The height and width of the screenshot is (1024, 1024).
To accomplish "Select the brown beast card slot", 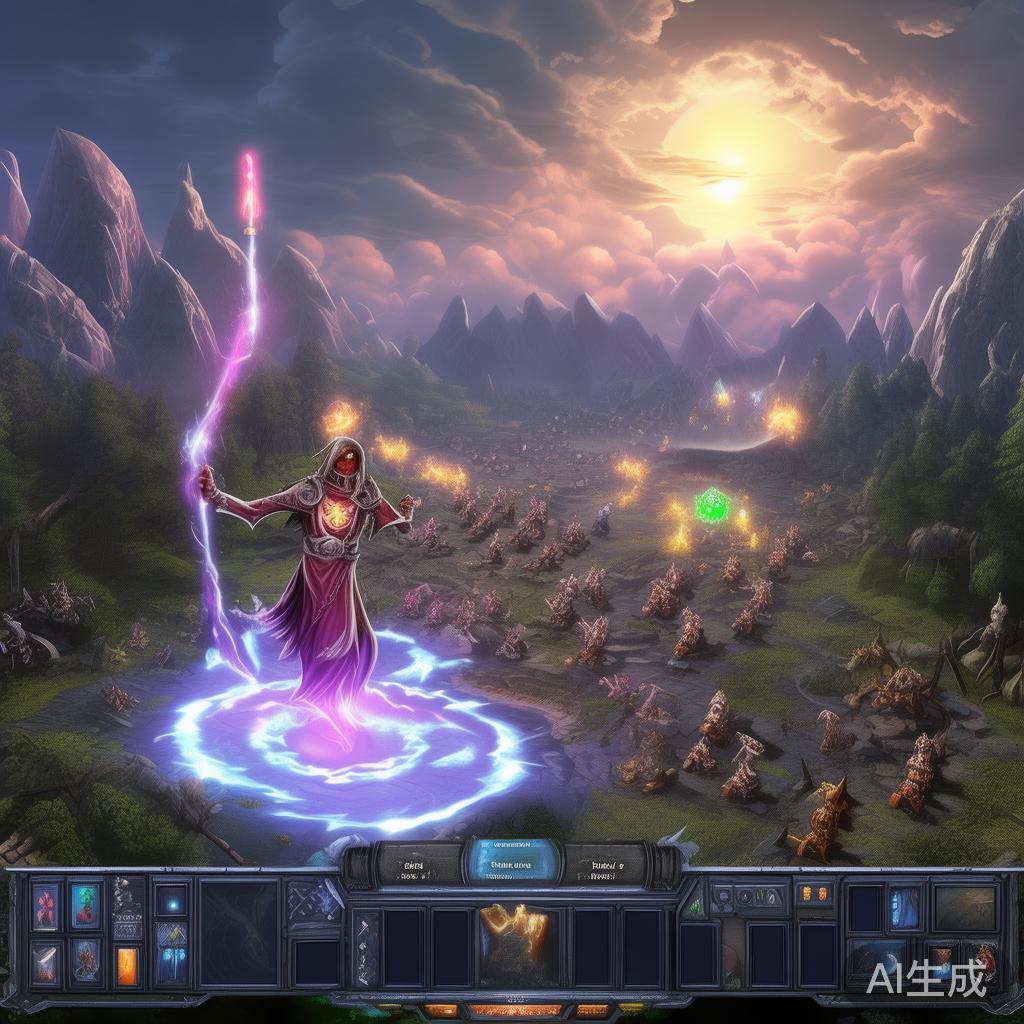I will pyautogui.click(x=86, y=960).
